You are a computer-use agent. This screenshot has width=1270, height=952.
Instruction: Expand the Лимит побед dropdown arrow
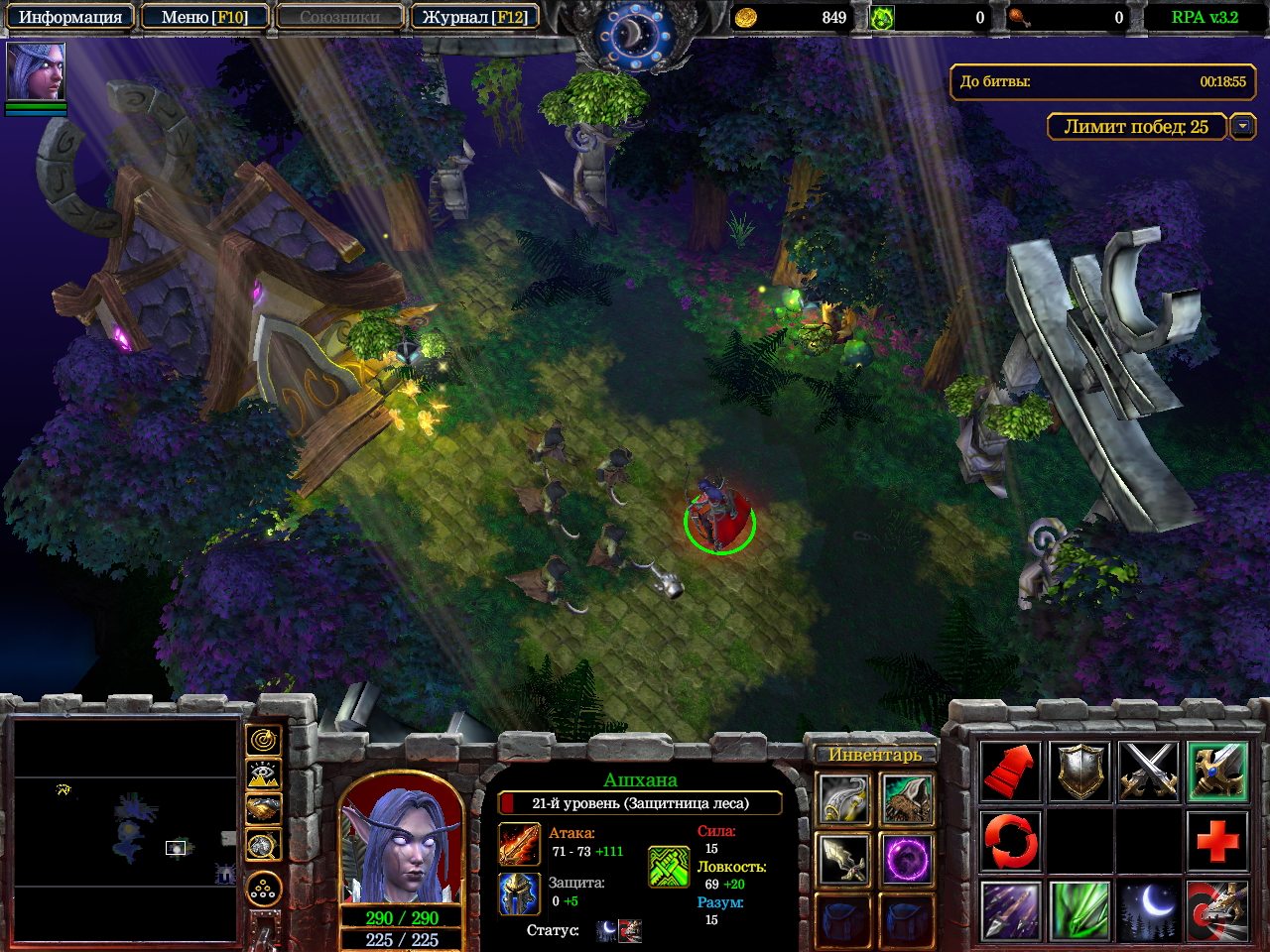tap(1242, 126)
